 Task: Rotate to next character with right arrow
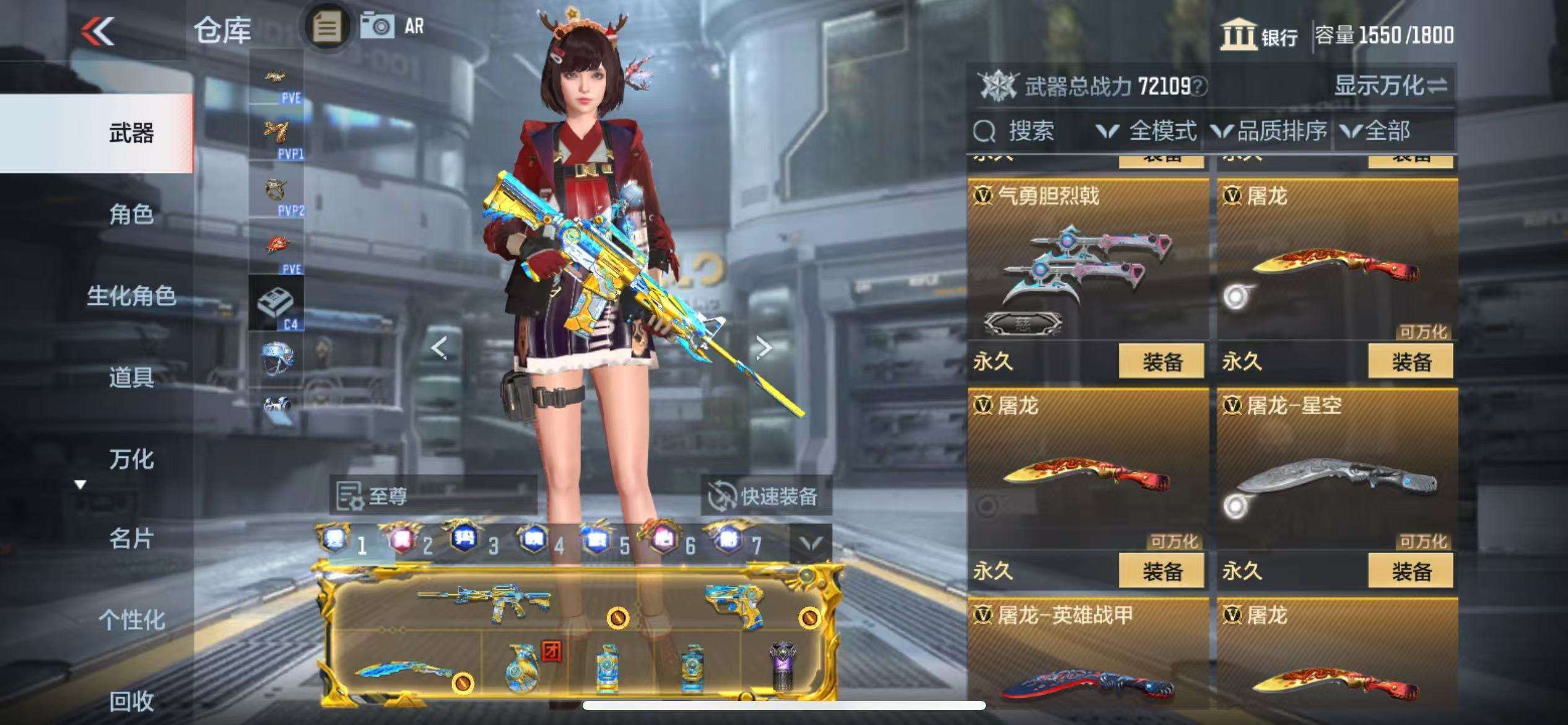(x=764, y=348)
